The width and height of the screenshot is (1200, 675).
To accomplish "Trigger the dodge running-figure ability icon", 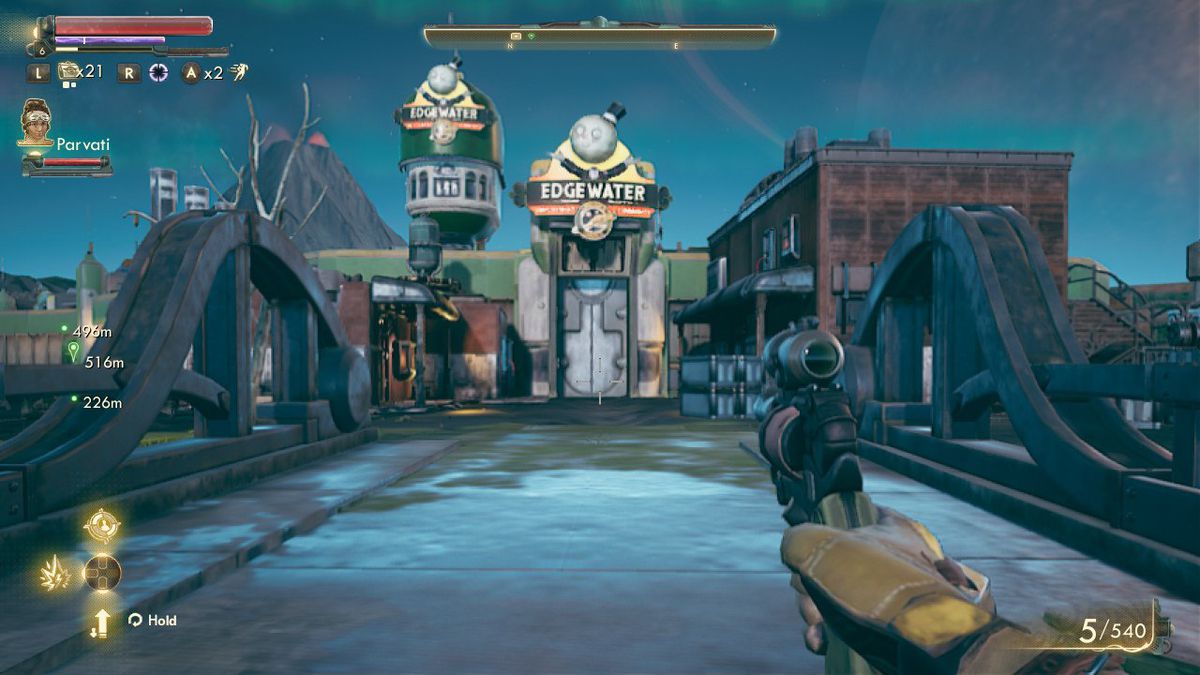I will tap(239, 71).
